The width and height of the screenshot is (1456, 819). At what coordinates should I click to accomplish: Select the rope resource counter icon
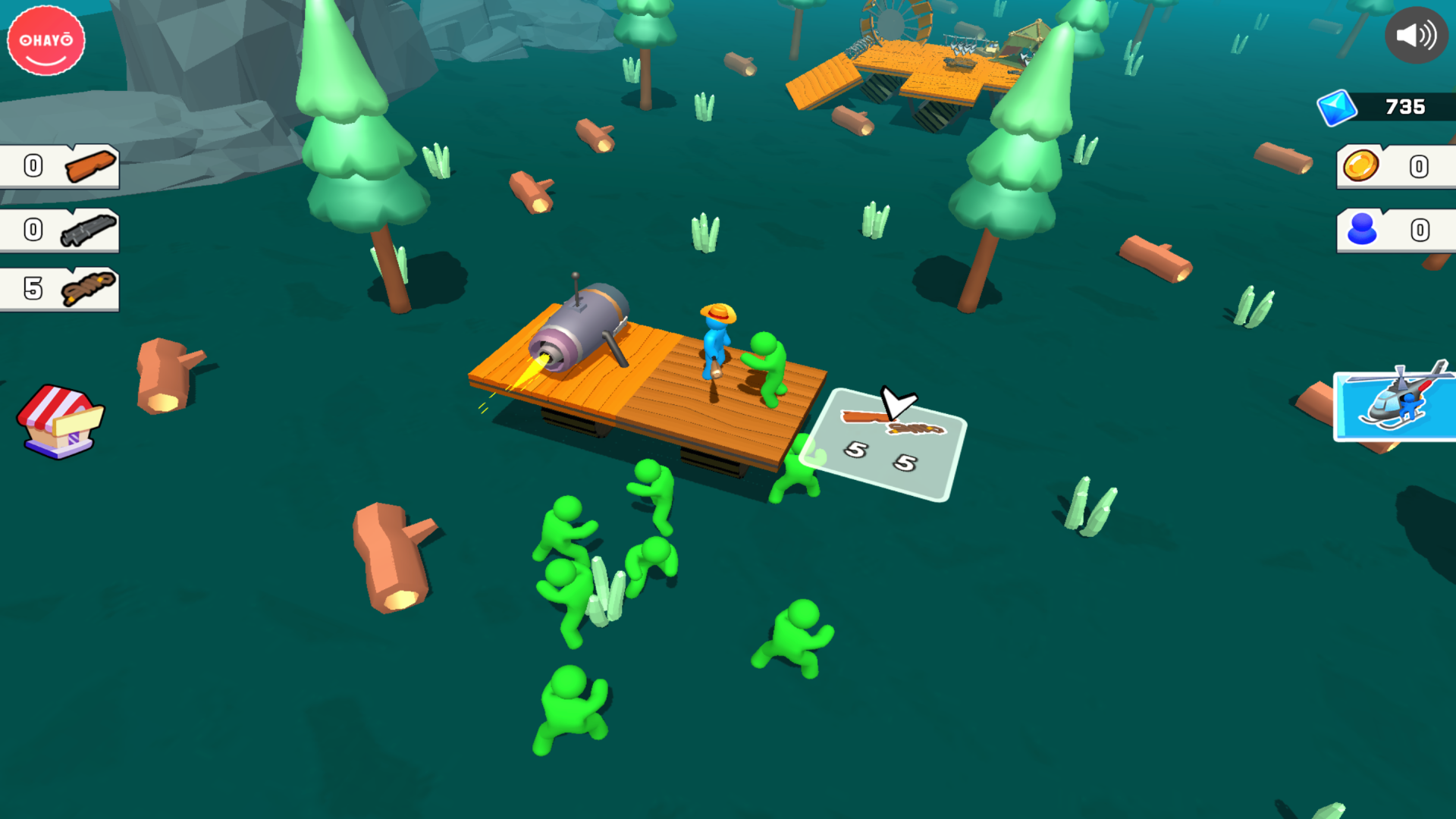88,290
